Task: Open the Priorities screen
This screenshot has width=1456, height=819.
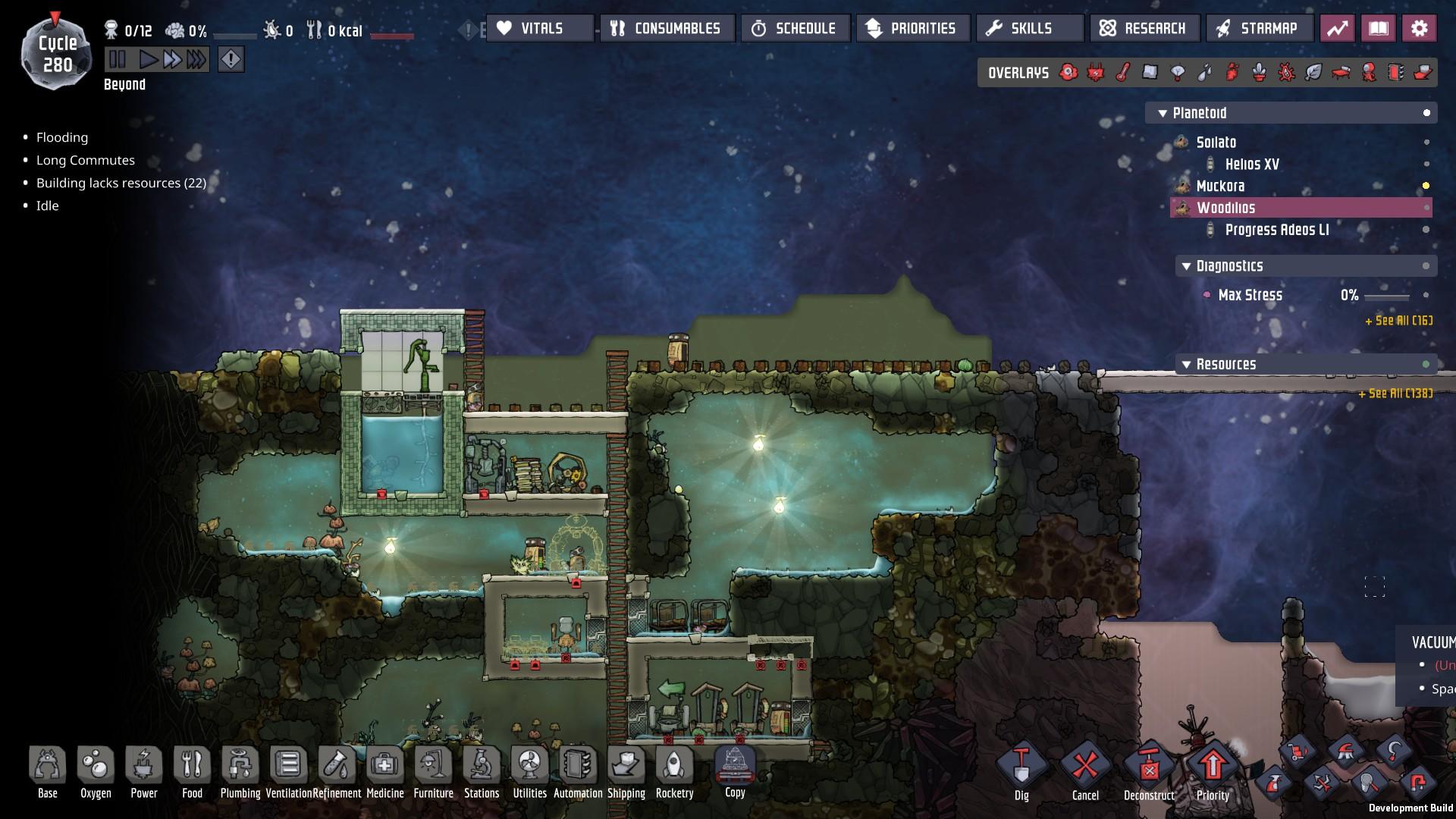Action: coord(912,29)
